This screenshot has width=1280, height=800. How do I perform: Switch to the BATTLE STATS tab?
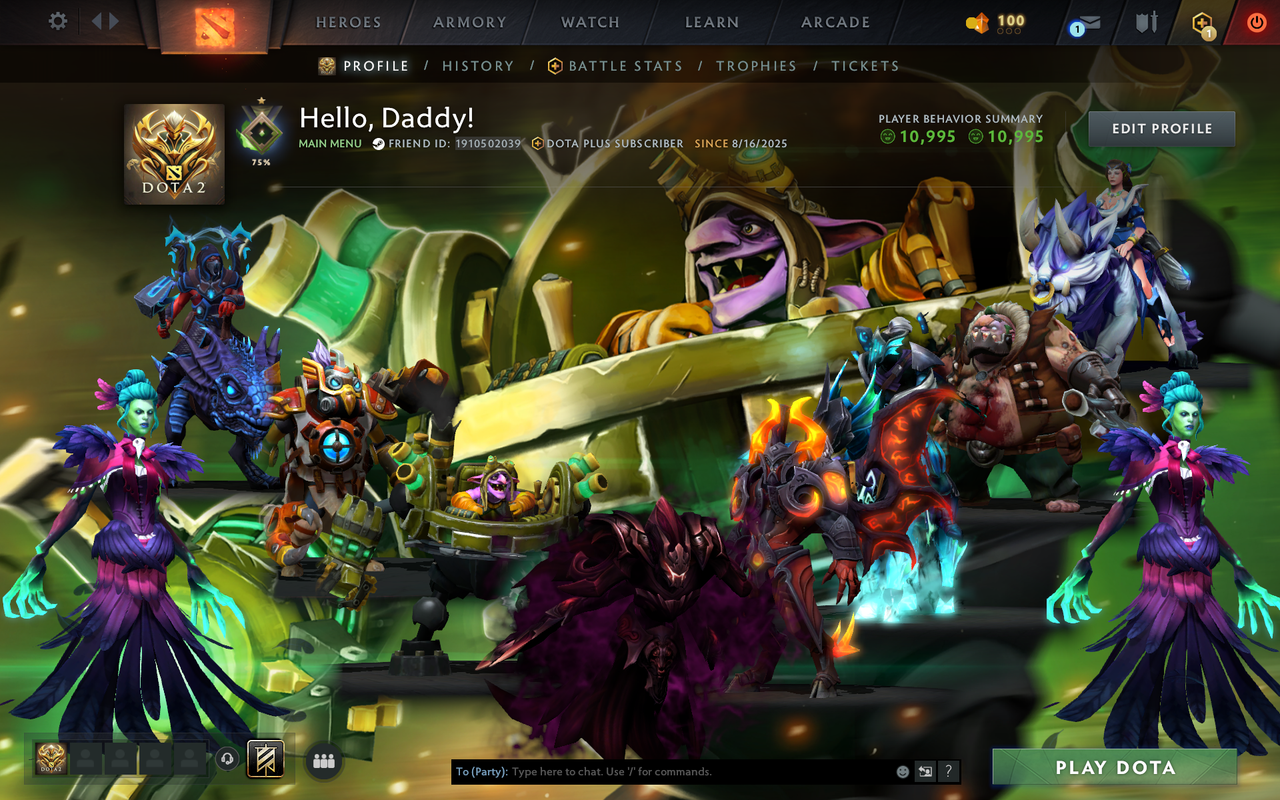[x=625, y=66]
